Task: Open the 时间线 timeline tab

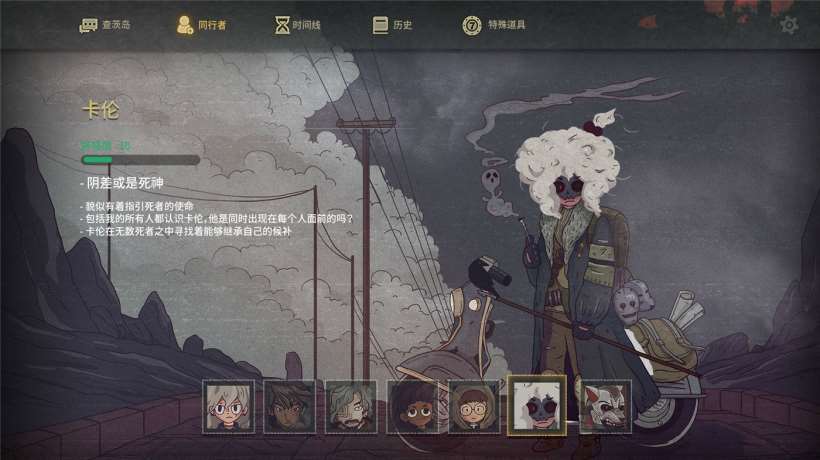Action: [299, 25]
